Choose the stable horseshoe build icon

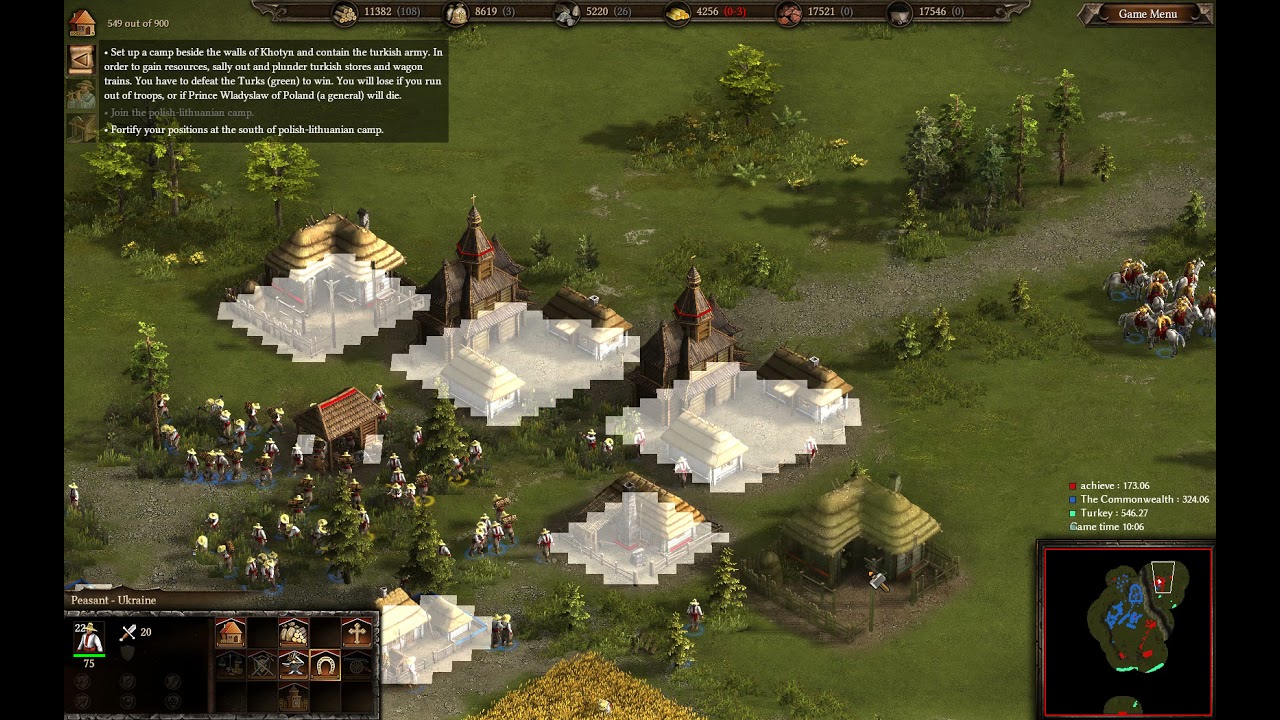[325, 664]
